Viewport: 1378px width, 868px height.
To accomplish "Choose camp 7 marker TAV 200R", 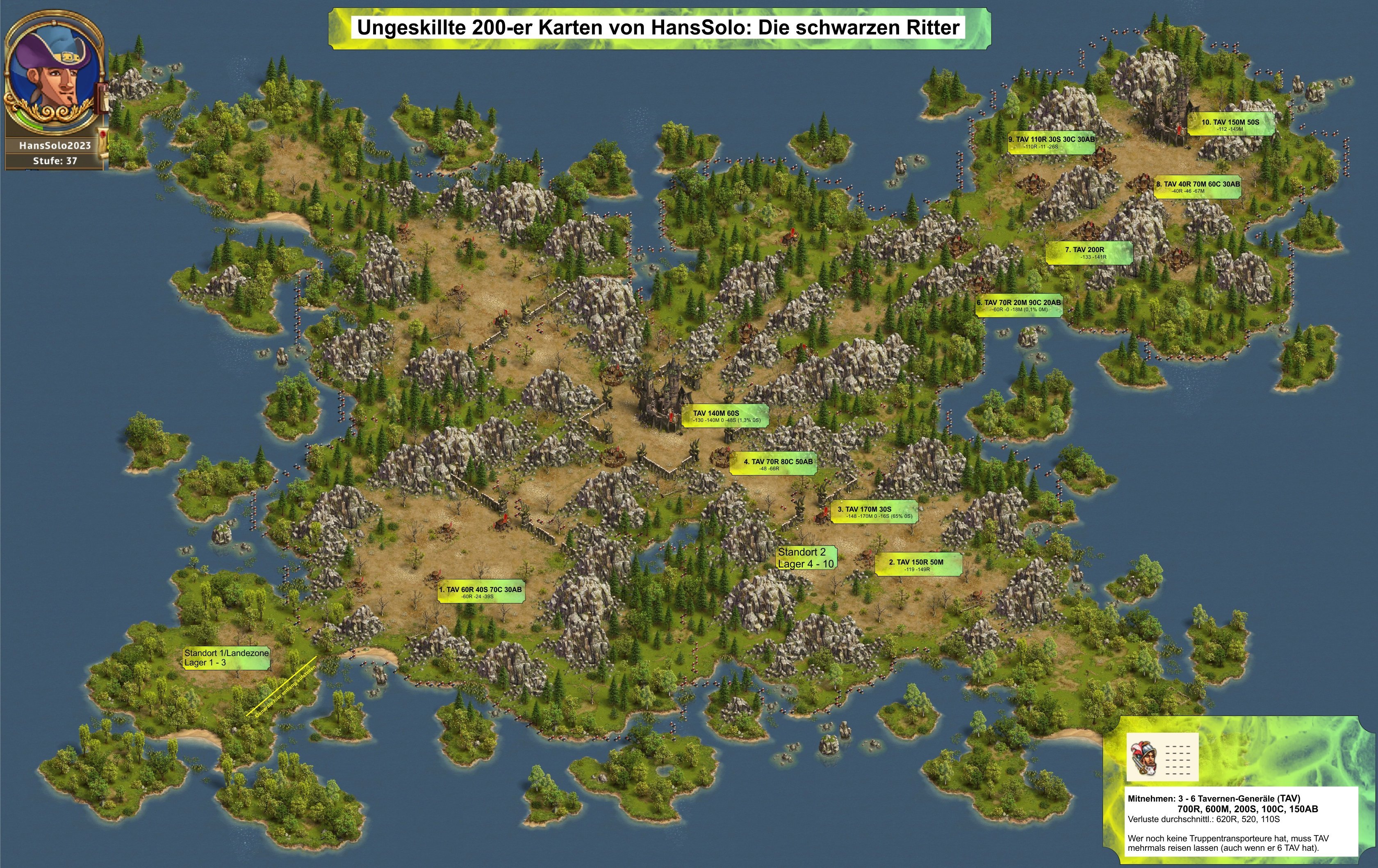I will [x=1089, y=252].
